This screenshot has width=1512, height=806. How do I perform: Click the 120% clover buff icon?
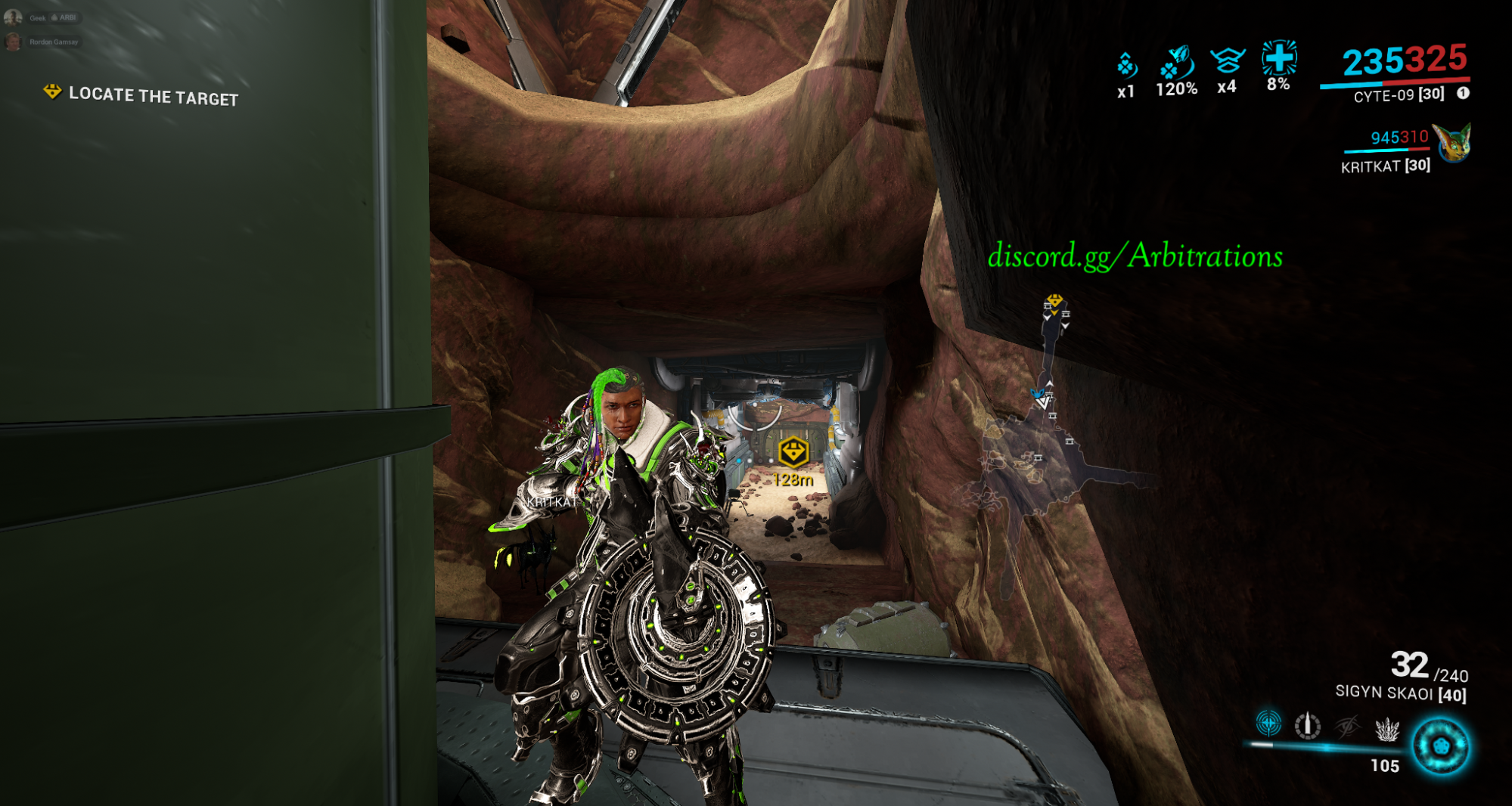tap(1176, 64)
